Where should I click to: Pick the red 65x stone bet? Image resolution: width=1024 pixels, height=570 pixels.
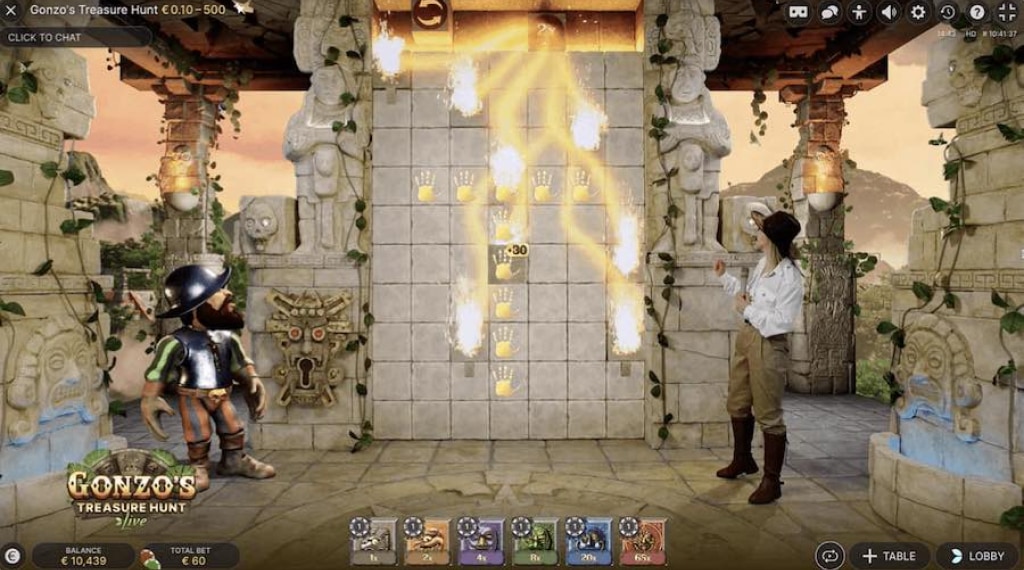pos(640,542)
